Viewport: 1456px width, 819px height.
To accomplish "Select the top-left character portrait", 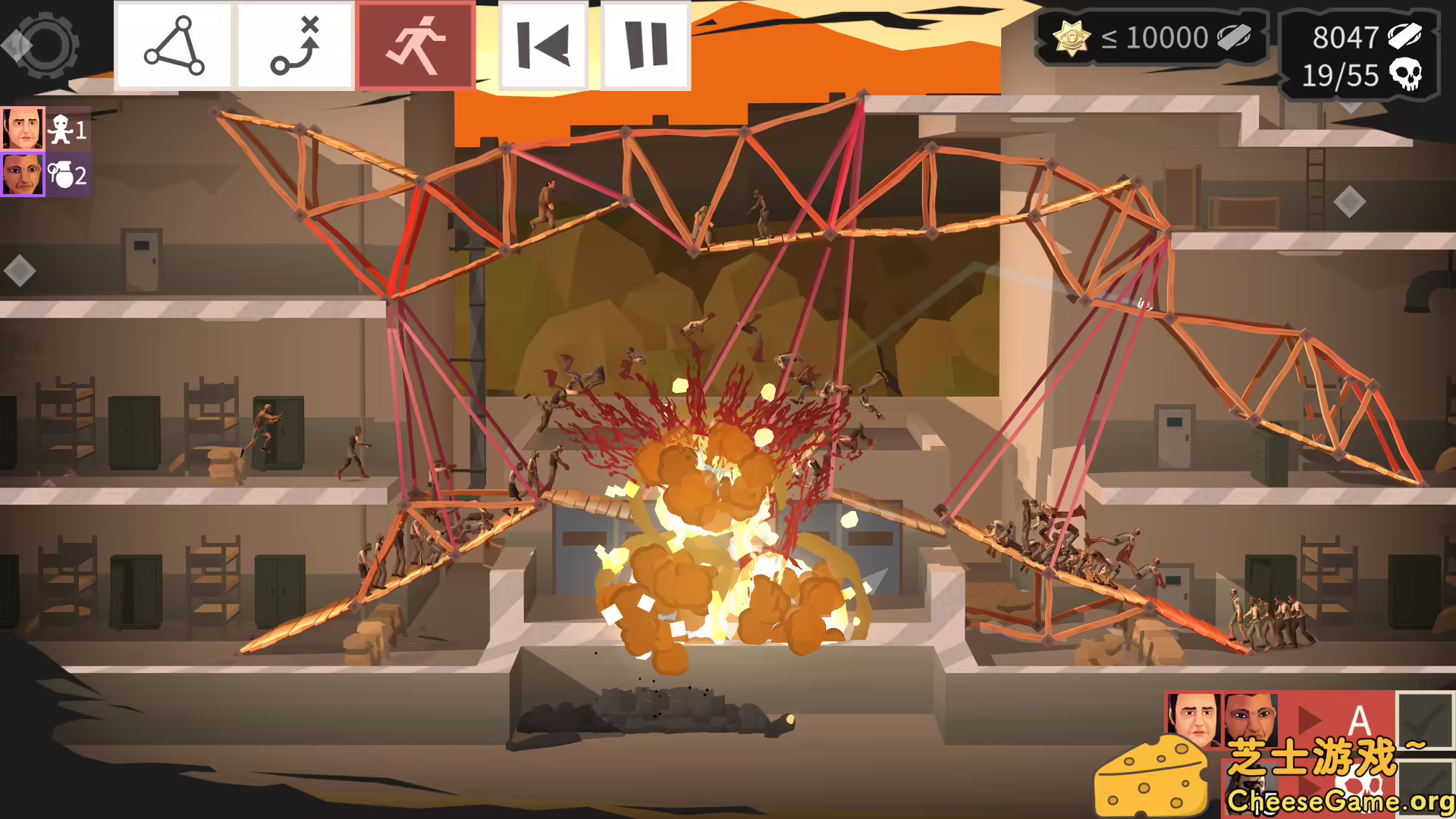I will pyautogui.click(x=23, y=127).
